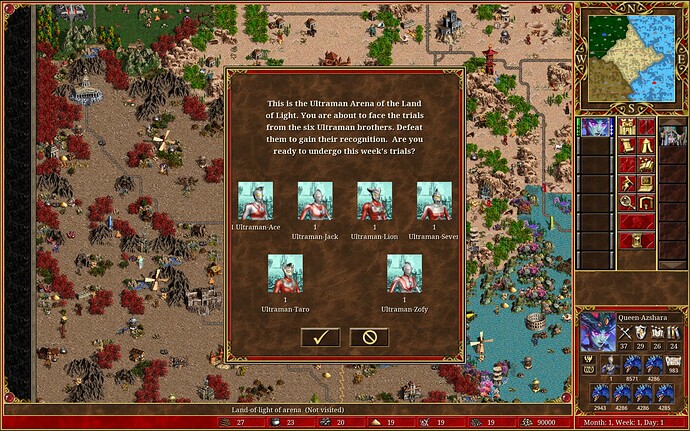Screen dimensions: 690x431
Task: Pick the Ultraman-Zofy portrait
Action: (404, 273)
